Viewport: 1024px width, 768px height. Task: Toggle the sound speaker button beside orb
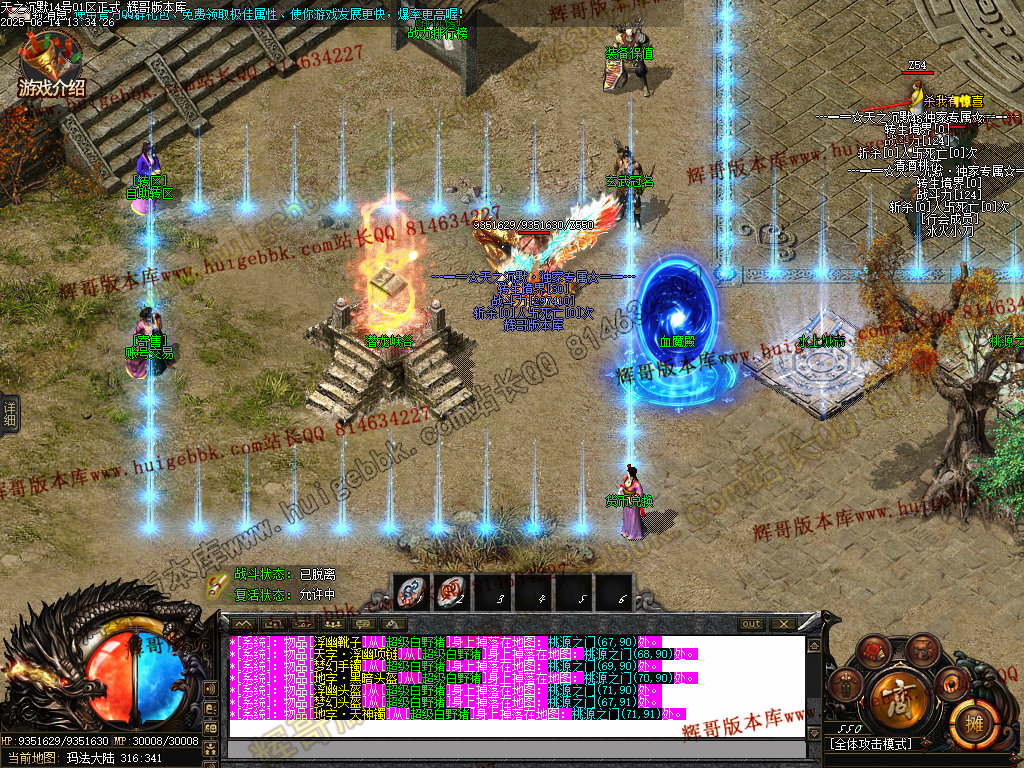[x=210, y=690]
